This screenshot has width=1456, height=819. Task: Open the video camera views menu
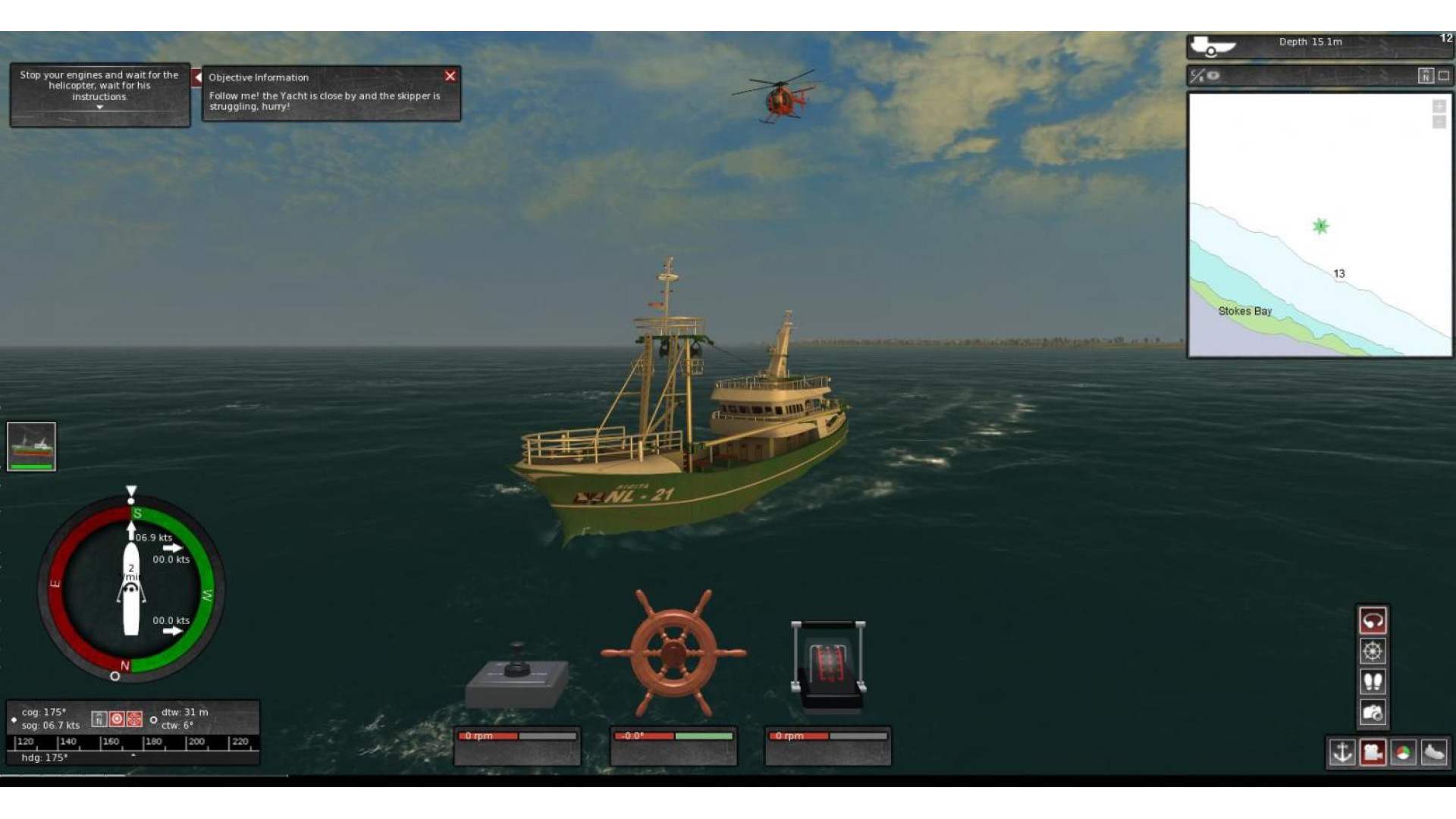click(1373, 752)
